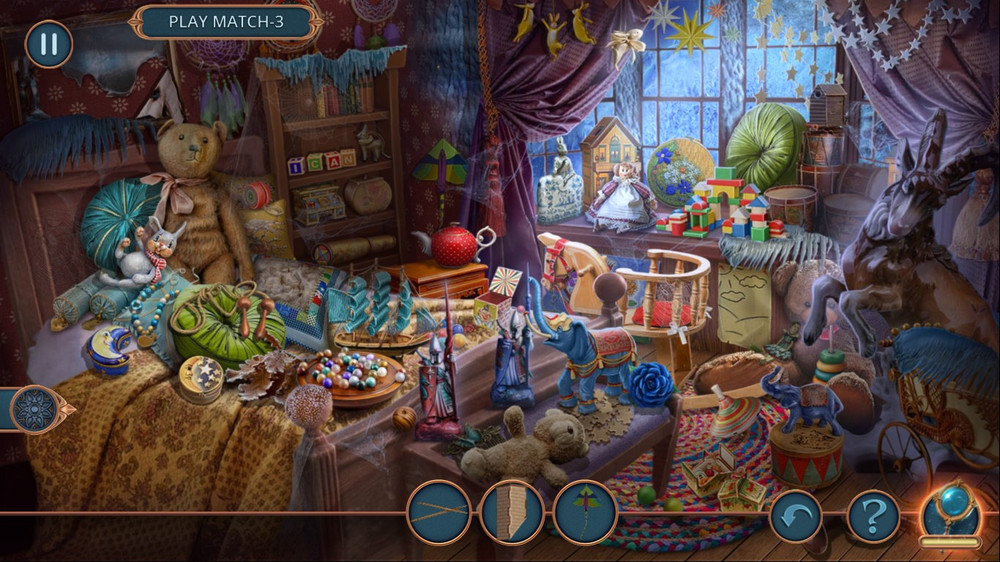Switch to the Play Match-3 mode
The height and width of the screenshot is (562, 1000).
[227, 21]
